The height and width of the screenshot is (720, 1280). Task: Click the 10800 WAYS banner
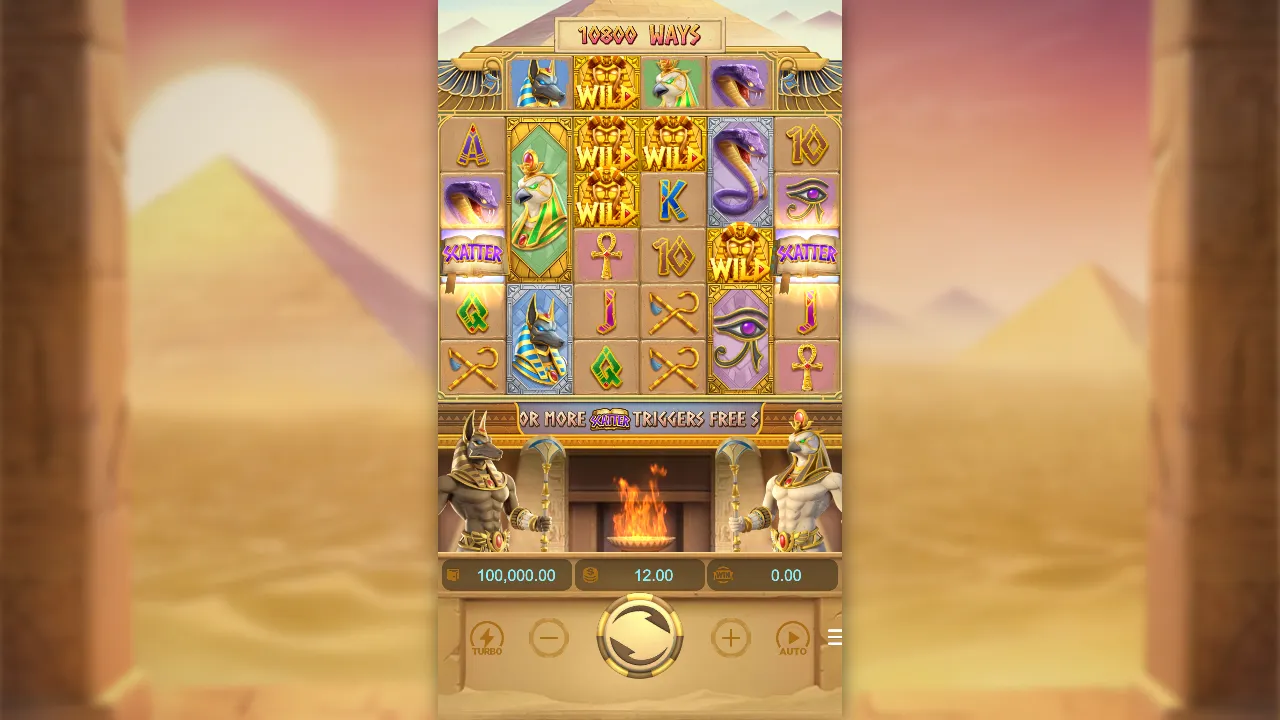click(640, 34)
